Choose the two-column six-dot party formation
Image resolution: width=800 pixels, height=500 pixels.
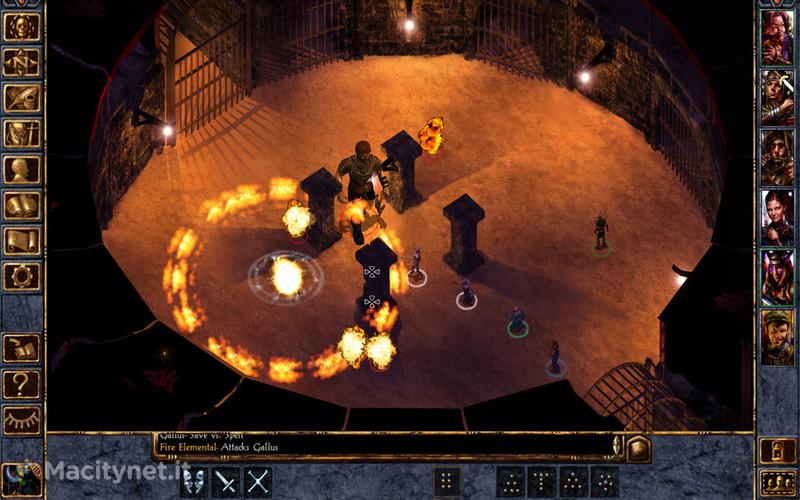[448, 481]
